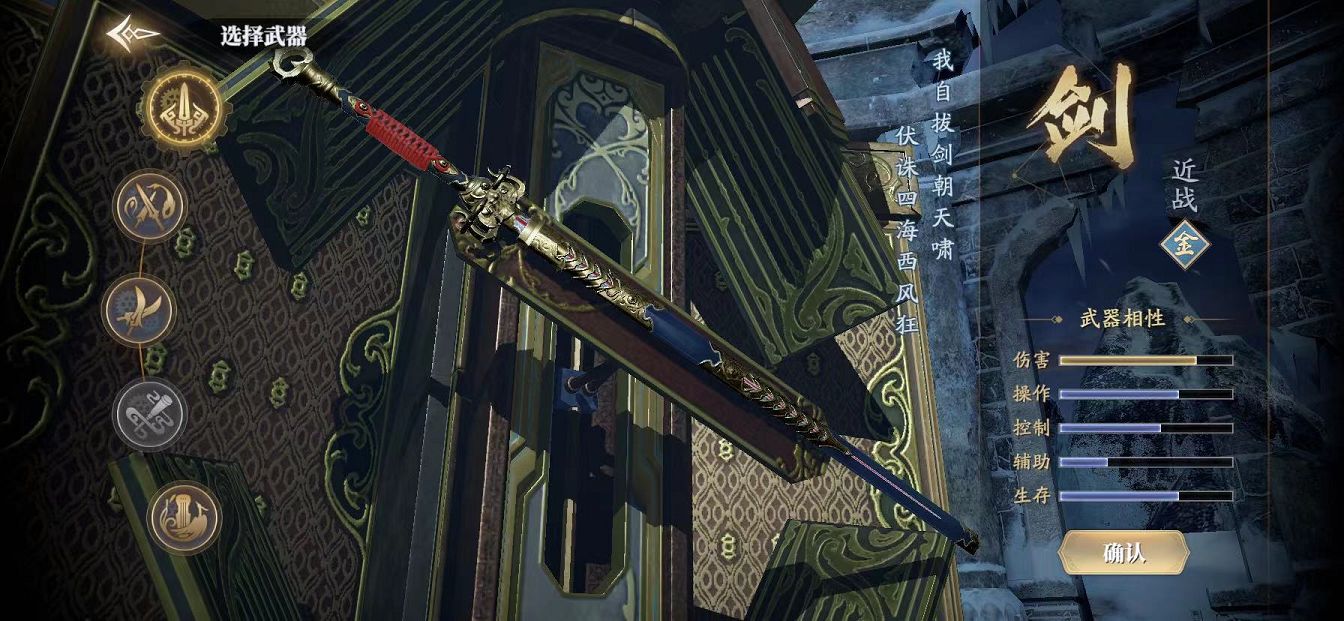Choose the harp instrument weapon icon

tap(185, 518)
